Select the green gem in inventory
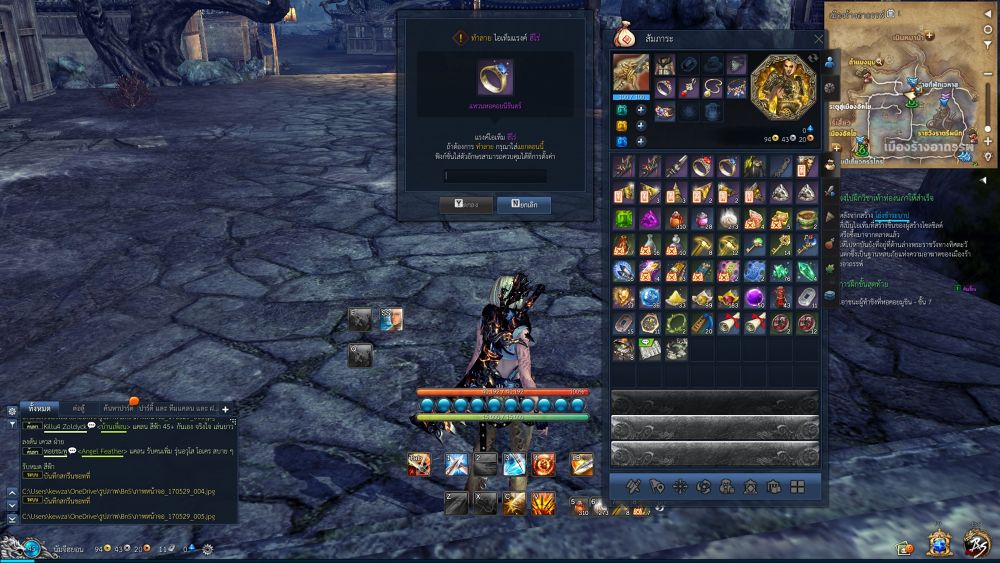Screen dimensions: 1000x563 point(622,219)
